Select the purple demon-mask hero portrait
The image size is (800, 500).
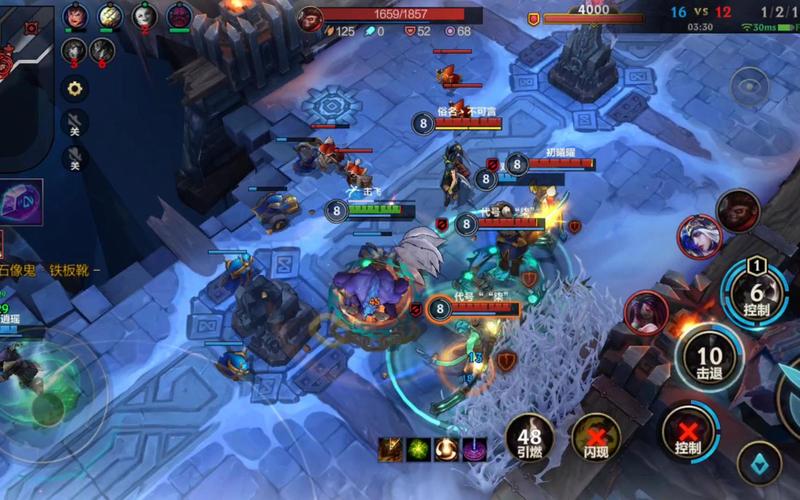[179, 16]
